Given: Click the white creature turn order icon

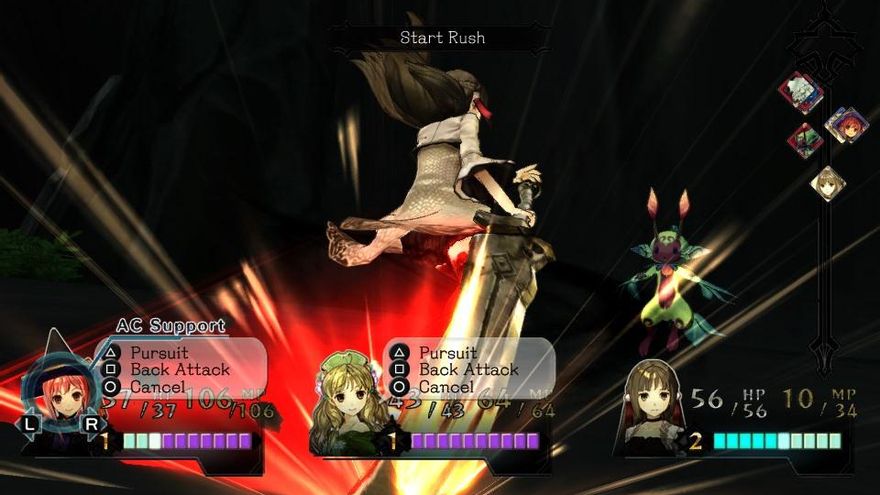Looking at the screenshot, I should point(801,92).
